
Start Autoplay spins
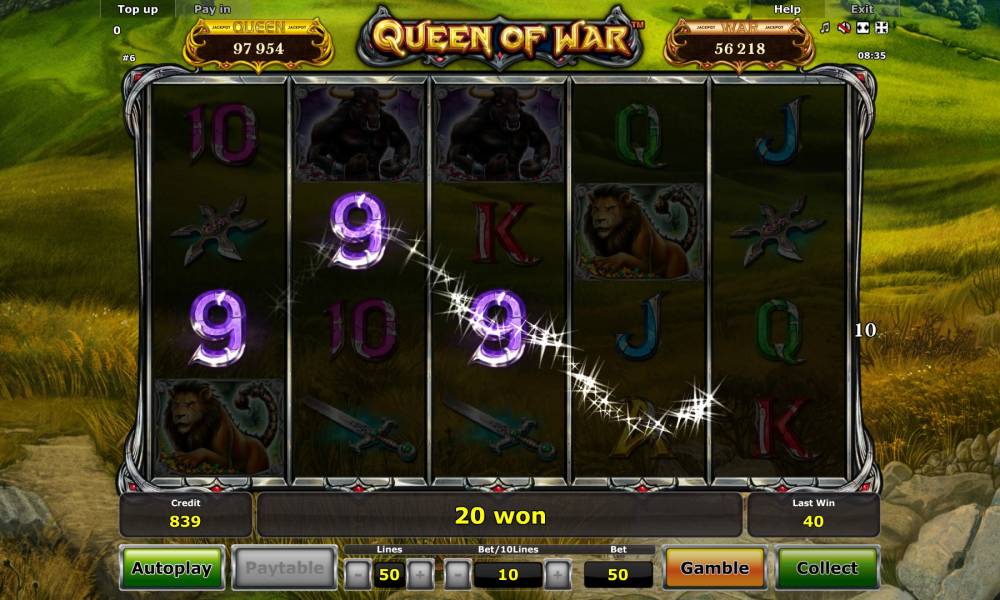coord(172,568)
